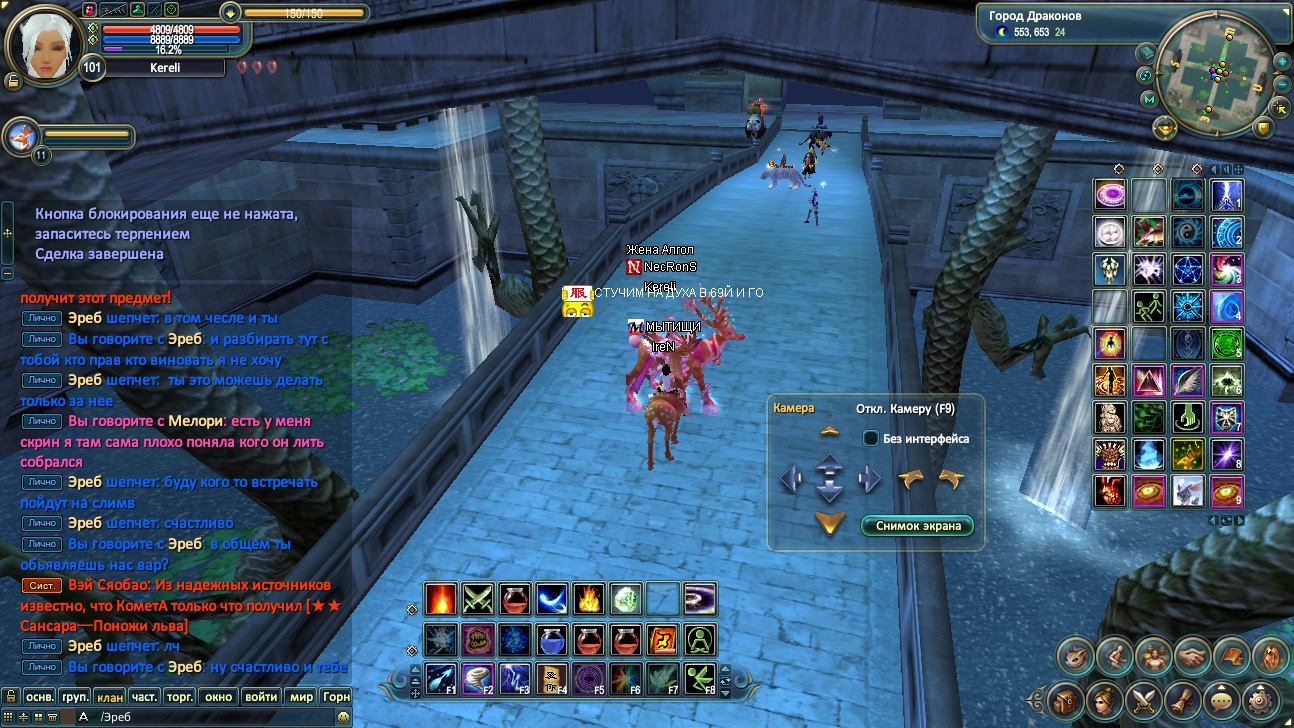Zoom in the minimap with plus button

pyautogui.click(x=1282, y=62)
